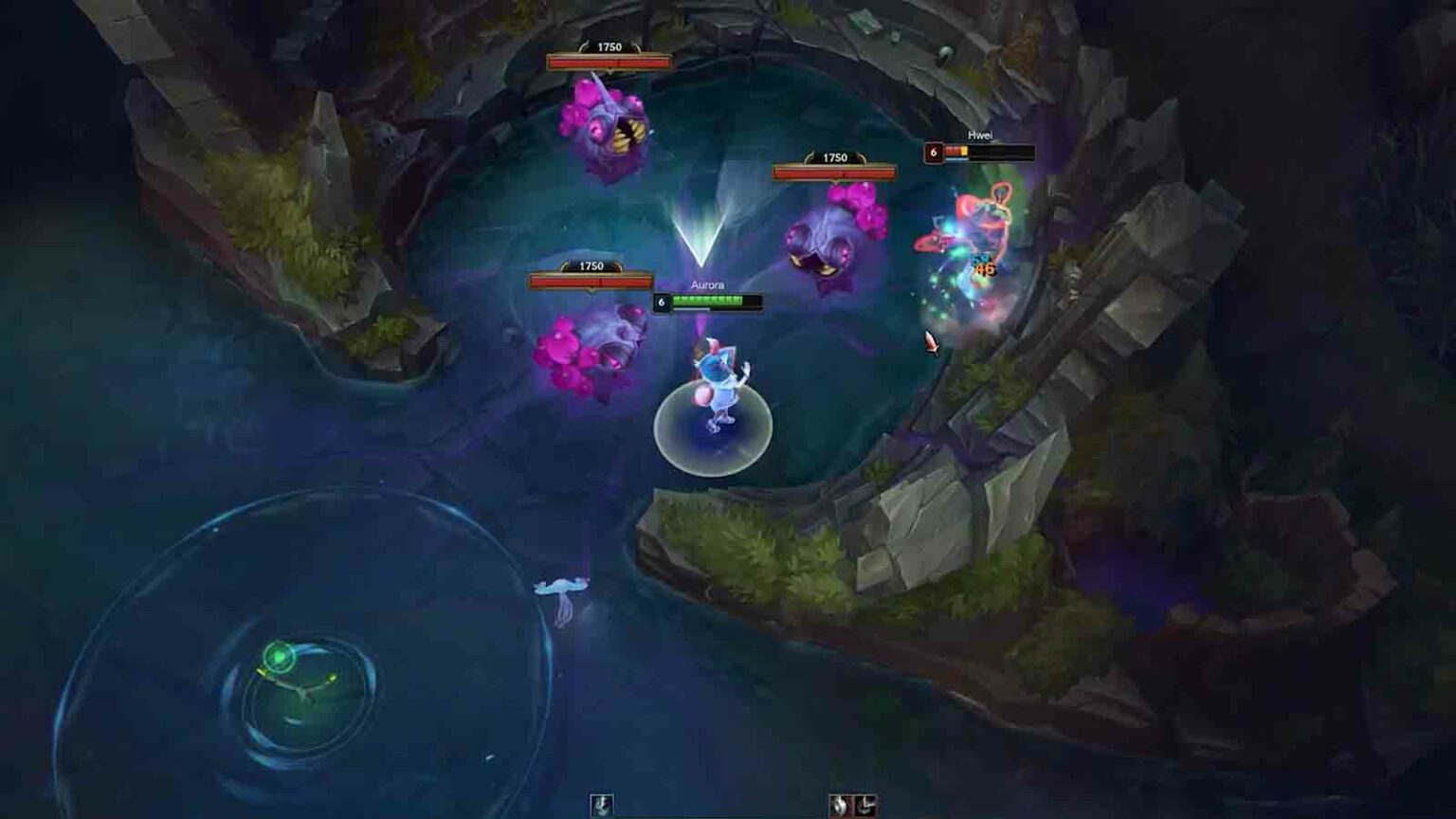Click the Aurora name label
Screen dimensions: 1456x819
707,282
